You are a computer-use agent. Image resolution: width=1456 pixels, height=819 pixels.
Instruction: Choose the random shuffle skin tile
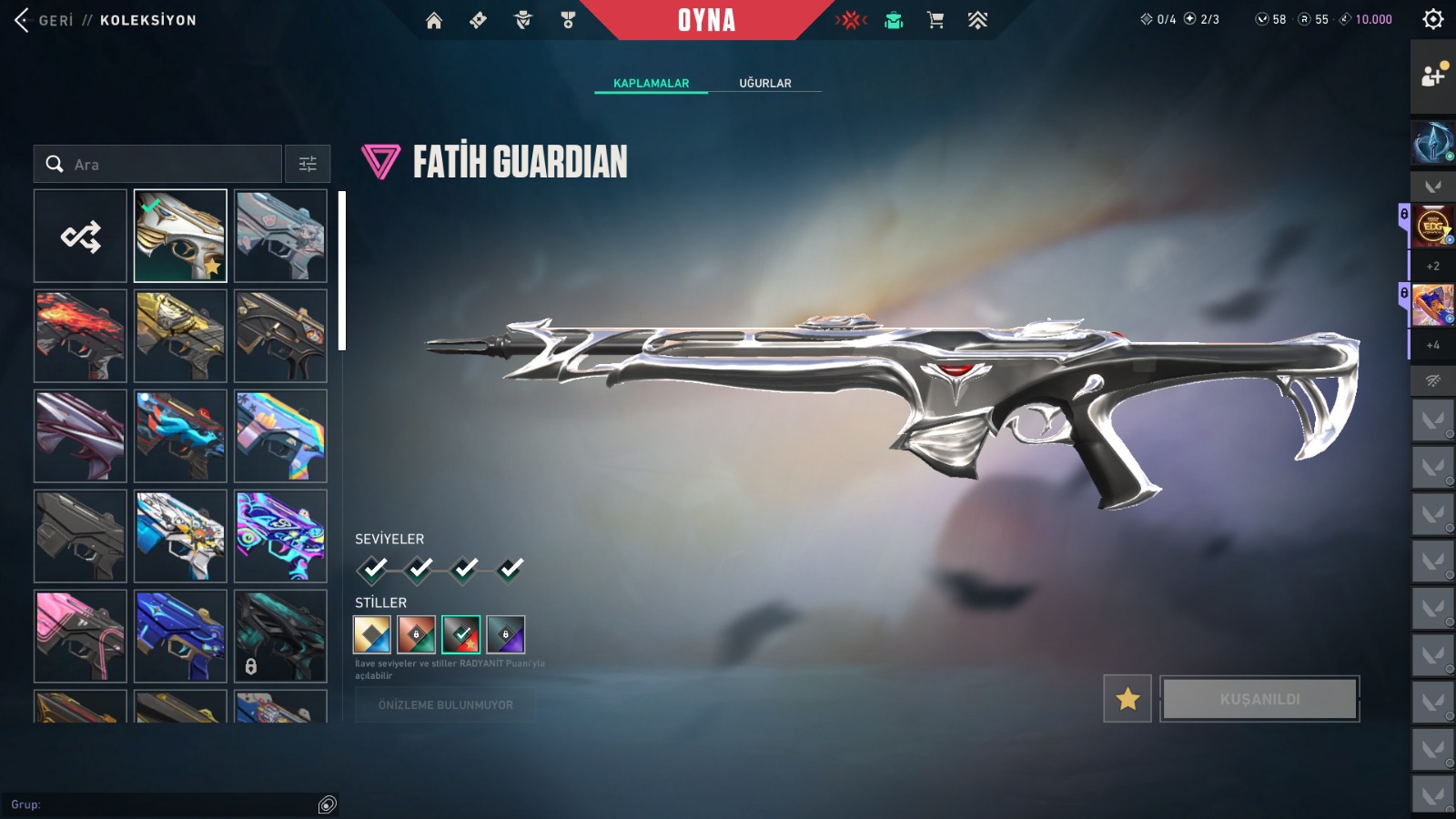coord(80,237)
